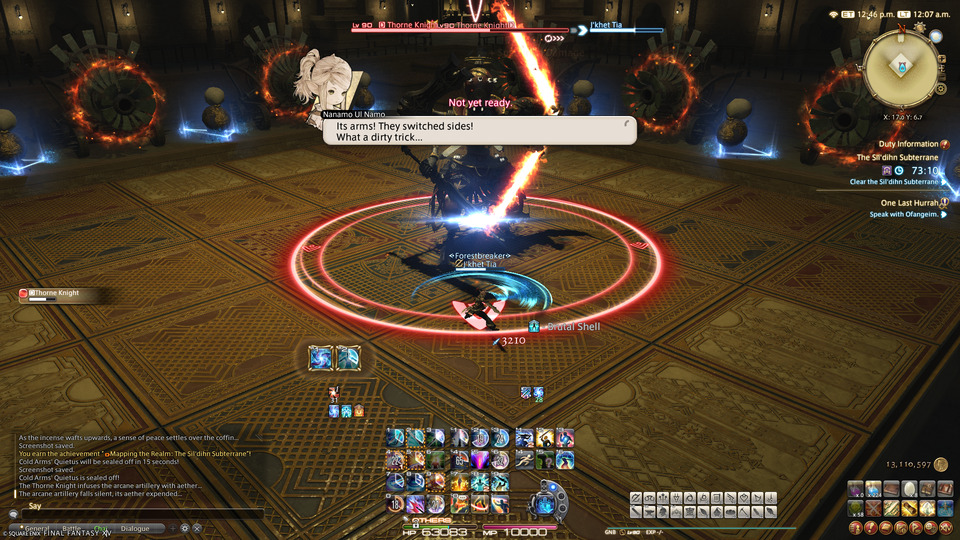Open the Dialogue chat tab

[135, 528]
